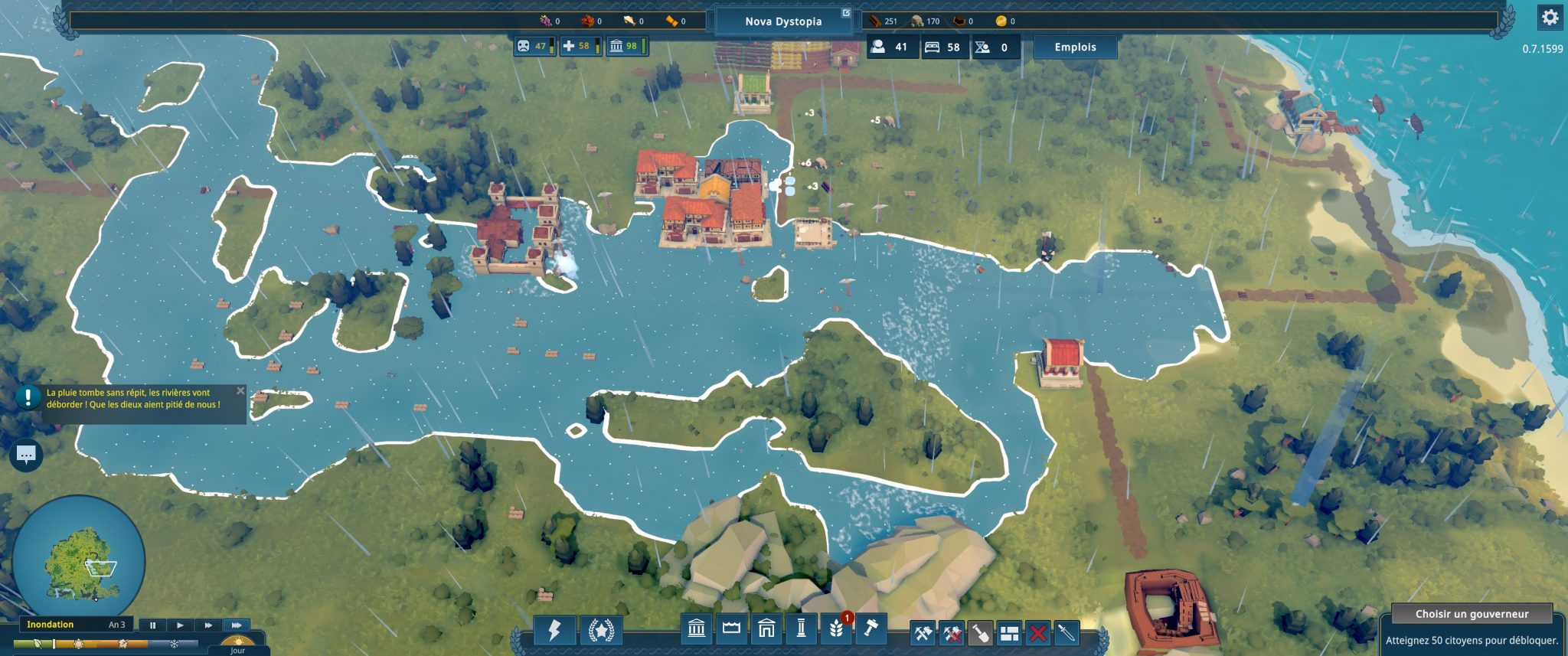
Task: Open the water basin buildings category
Action: tap(731, 629)
